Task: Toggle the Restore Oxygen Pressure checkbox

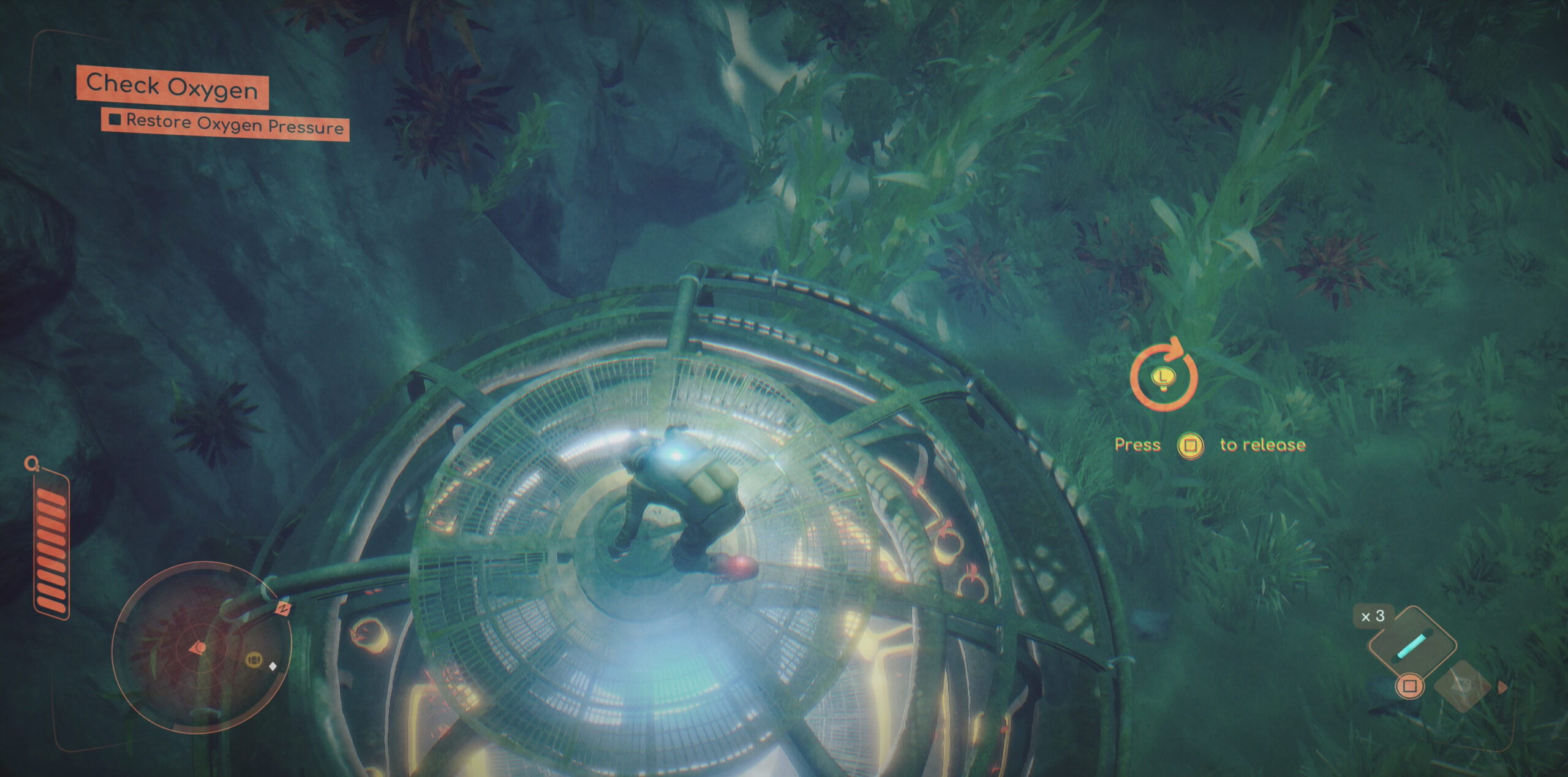Action: (115, 119)
